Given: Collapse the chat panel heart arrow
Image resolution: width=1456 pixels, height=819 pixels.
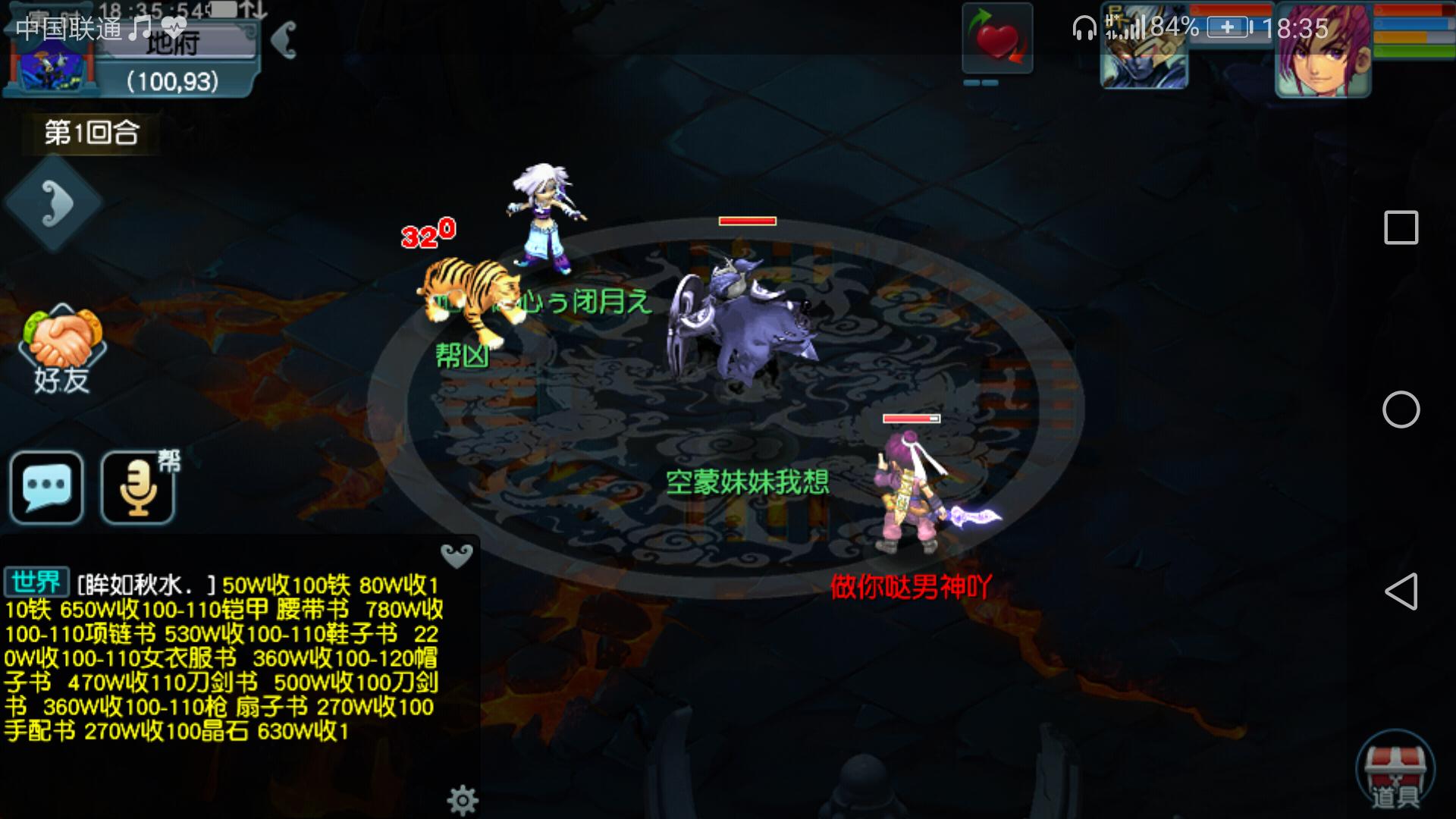Looking at the screenshot, I should 457,556.
